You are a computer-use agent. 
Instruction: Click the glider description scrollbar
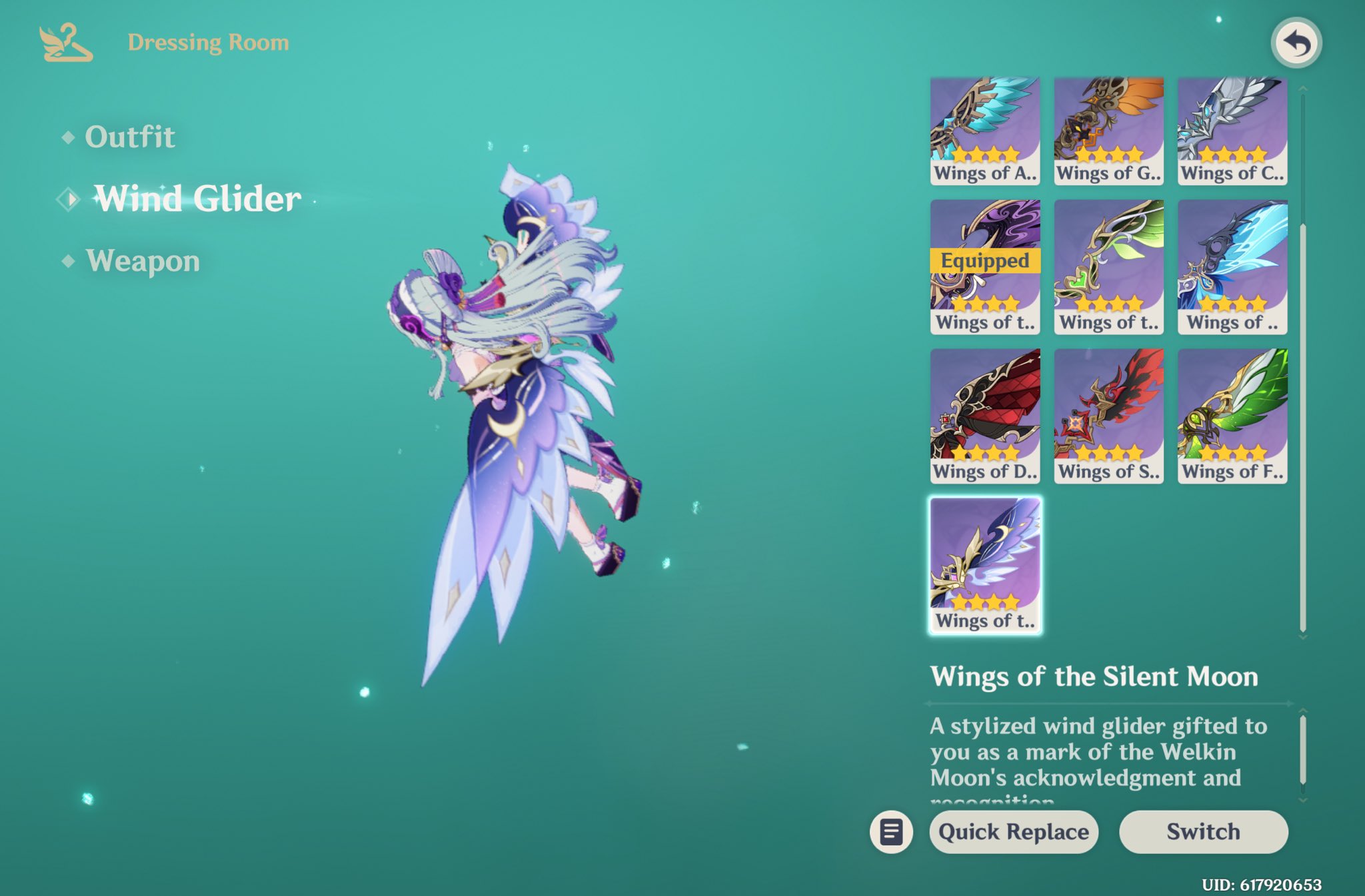pos(1303,750)
